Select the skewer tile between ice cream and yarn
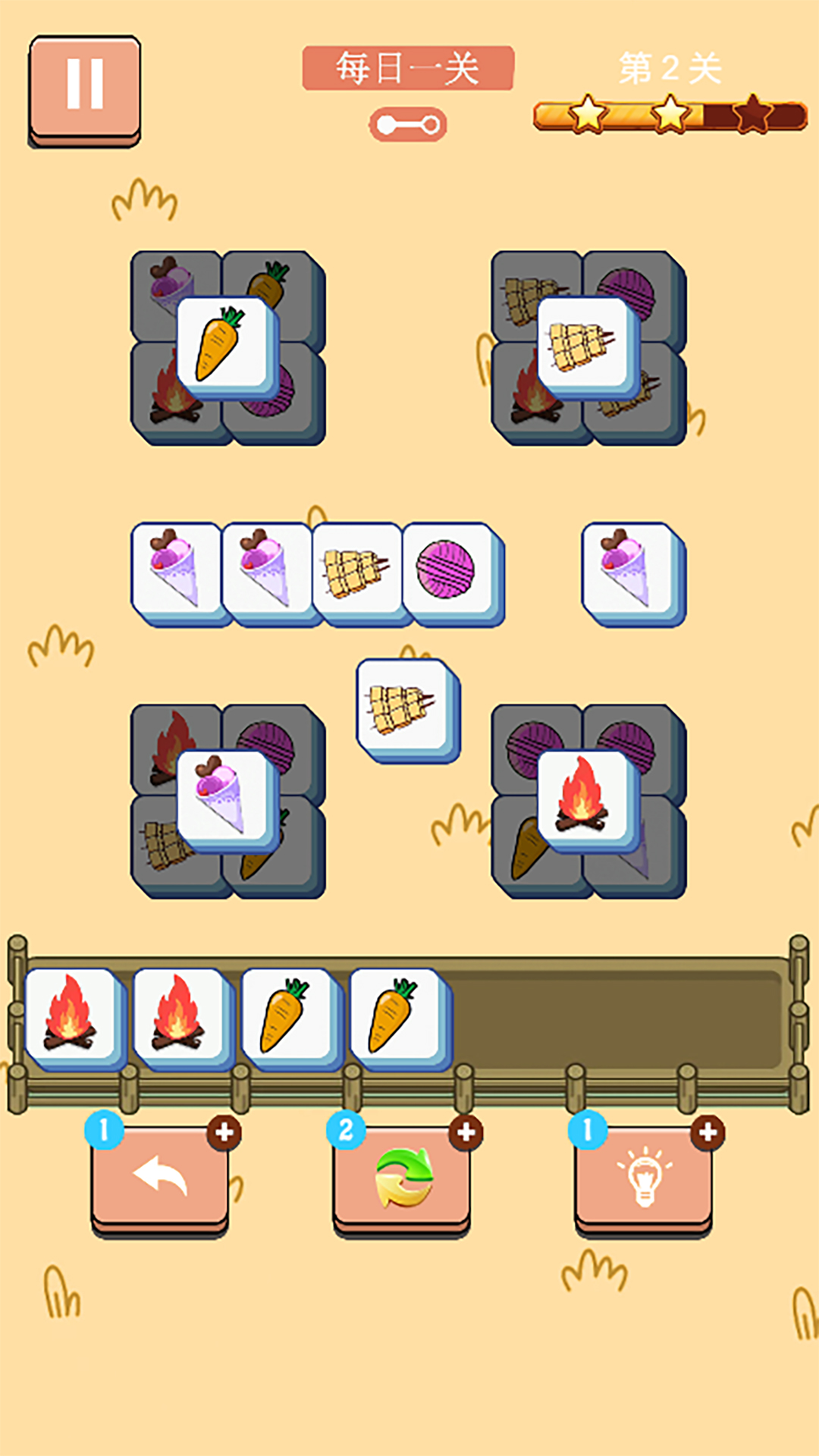 pyautogui.click(x=356, y=570)
